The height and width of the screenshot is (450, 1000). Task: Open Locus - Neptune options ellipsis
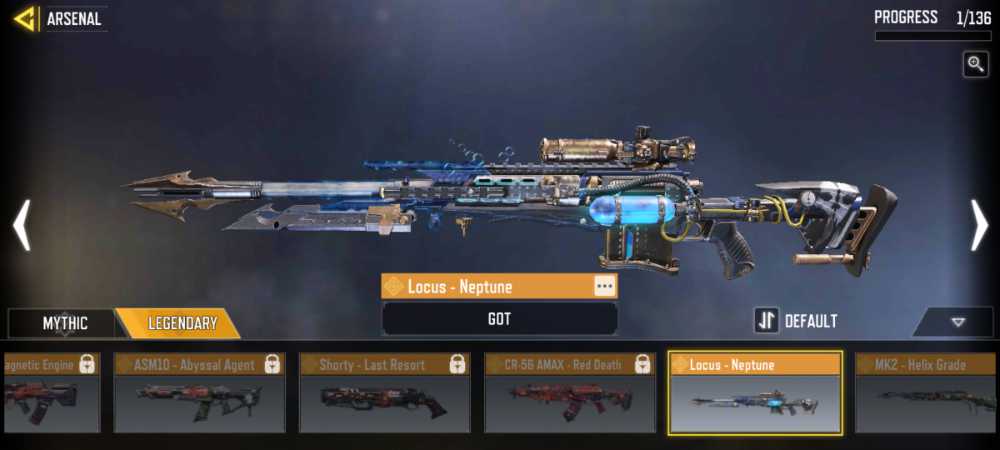tap(604, 286)
